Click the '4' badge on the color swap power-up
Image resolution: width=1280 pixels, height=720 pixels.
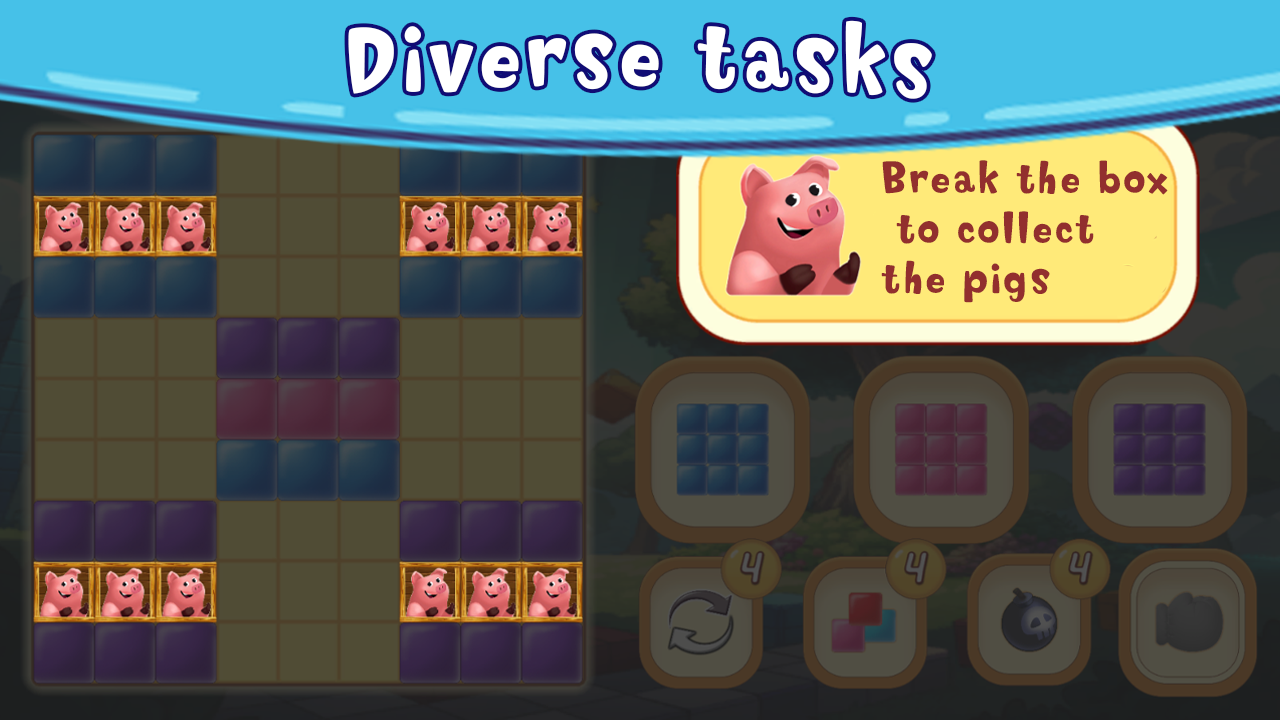click(x=917, y=567)
